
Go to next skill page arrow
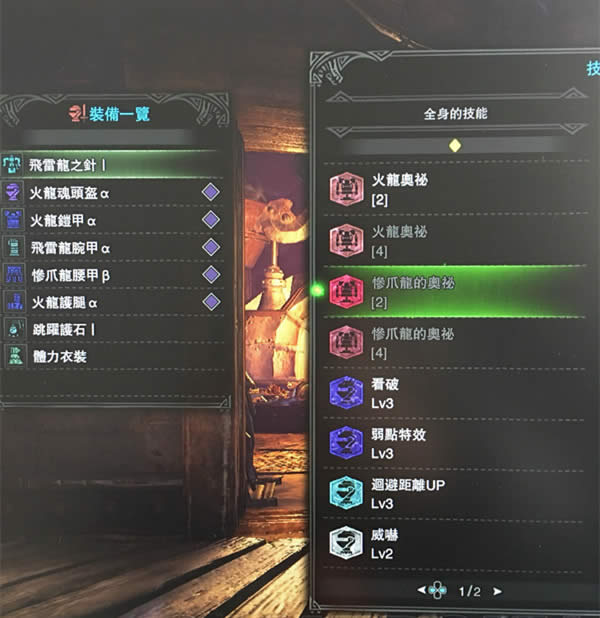pos(497,592)
